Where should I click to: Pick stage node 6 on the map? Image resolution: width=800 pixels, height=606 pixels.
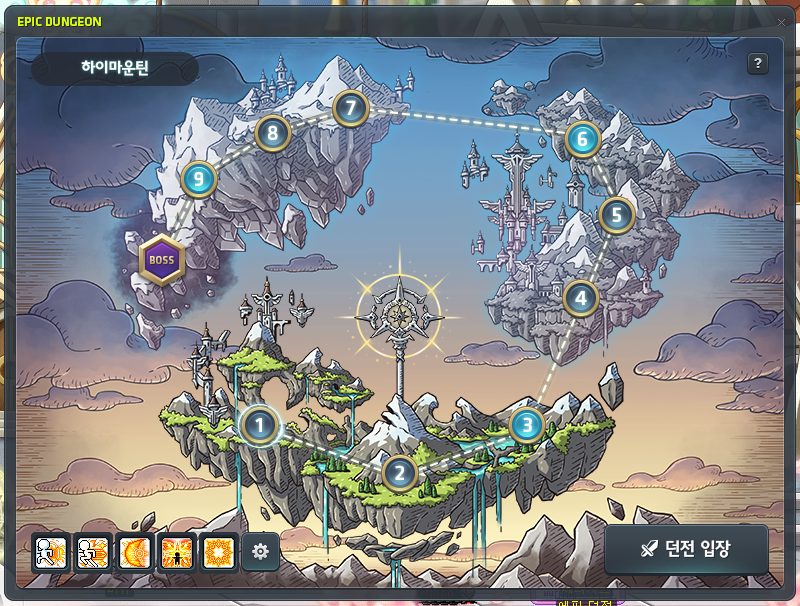pos(582,140)
